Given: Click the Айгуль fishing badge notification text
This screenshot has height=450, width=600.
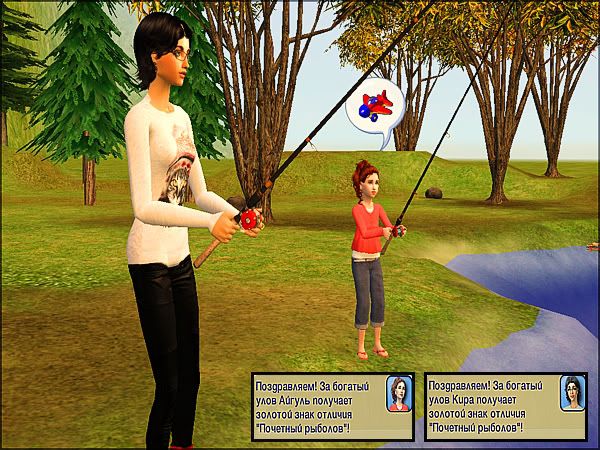Looking at the screenshot, I should 318,405.
